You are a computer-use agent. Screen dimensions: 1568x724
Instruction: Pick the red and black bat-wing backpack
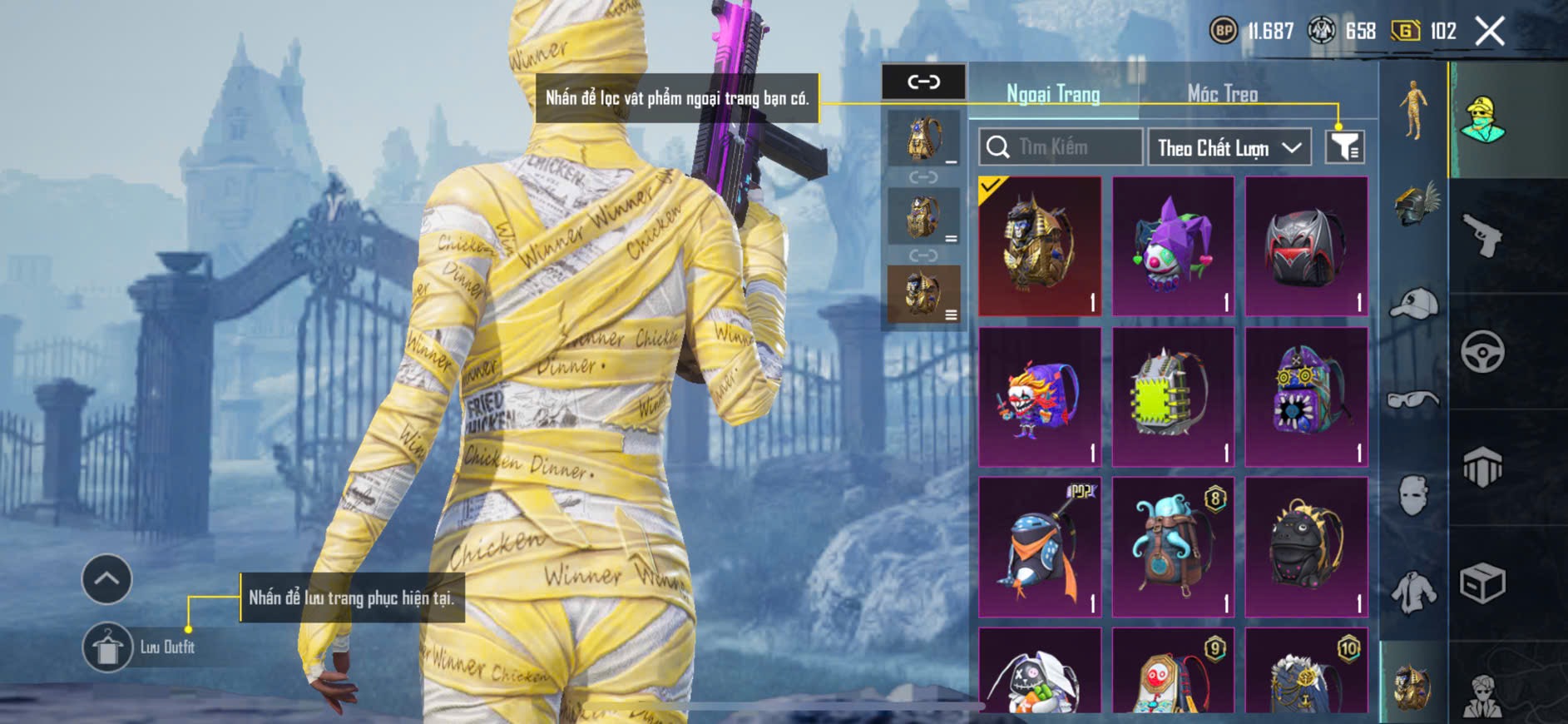coord(1306,245)
